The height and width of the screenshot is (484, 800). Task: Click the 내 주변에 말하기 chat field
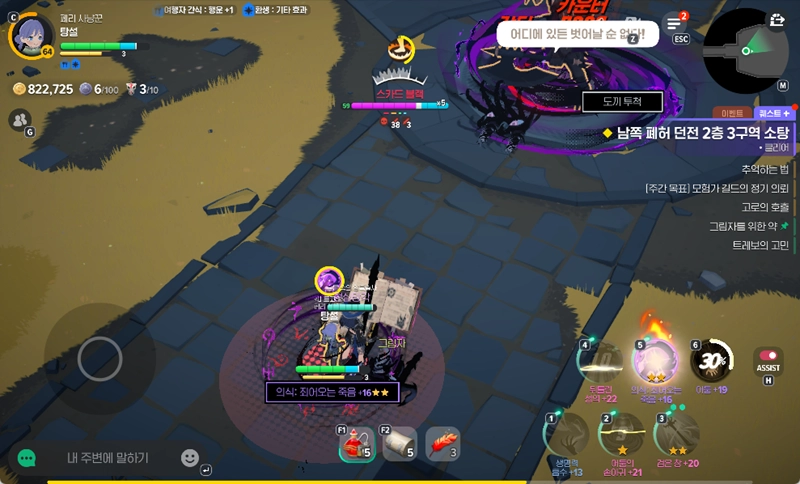tap(108, 458)
